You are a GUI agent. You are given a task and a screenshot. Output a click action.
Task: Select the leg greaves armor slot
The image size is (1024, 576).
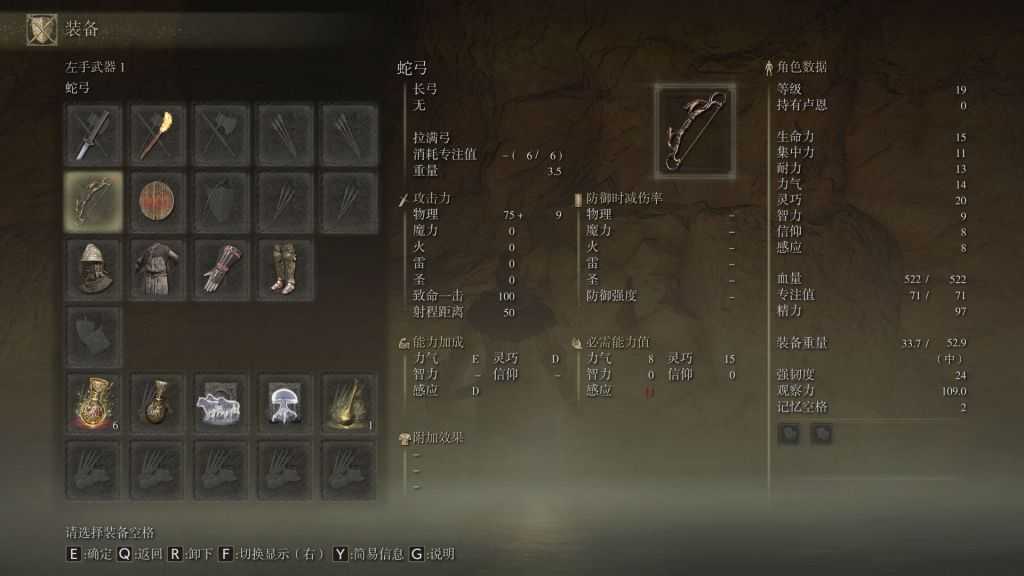(285, 267)
